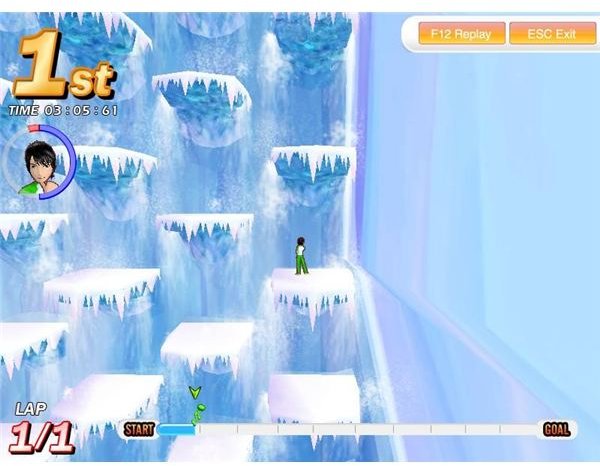Exit via the ESC Exit button
The width and height of the screenshot is (600, 466).
[552, 34]
